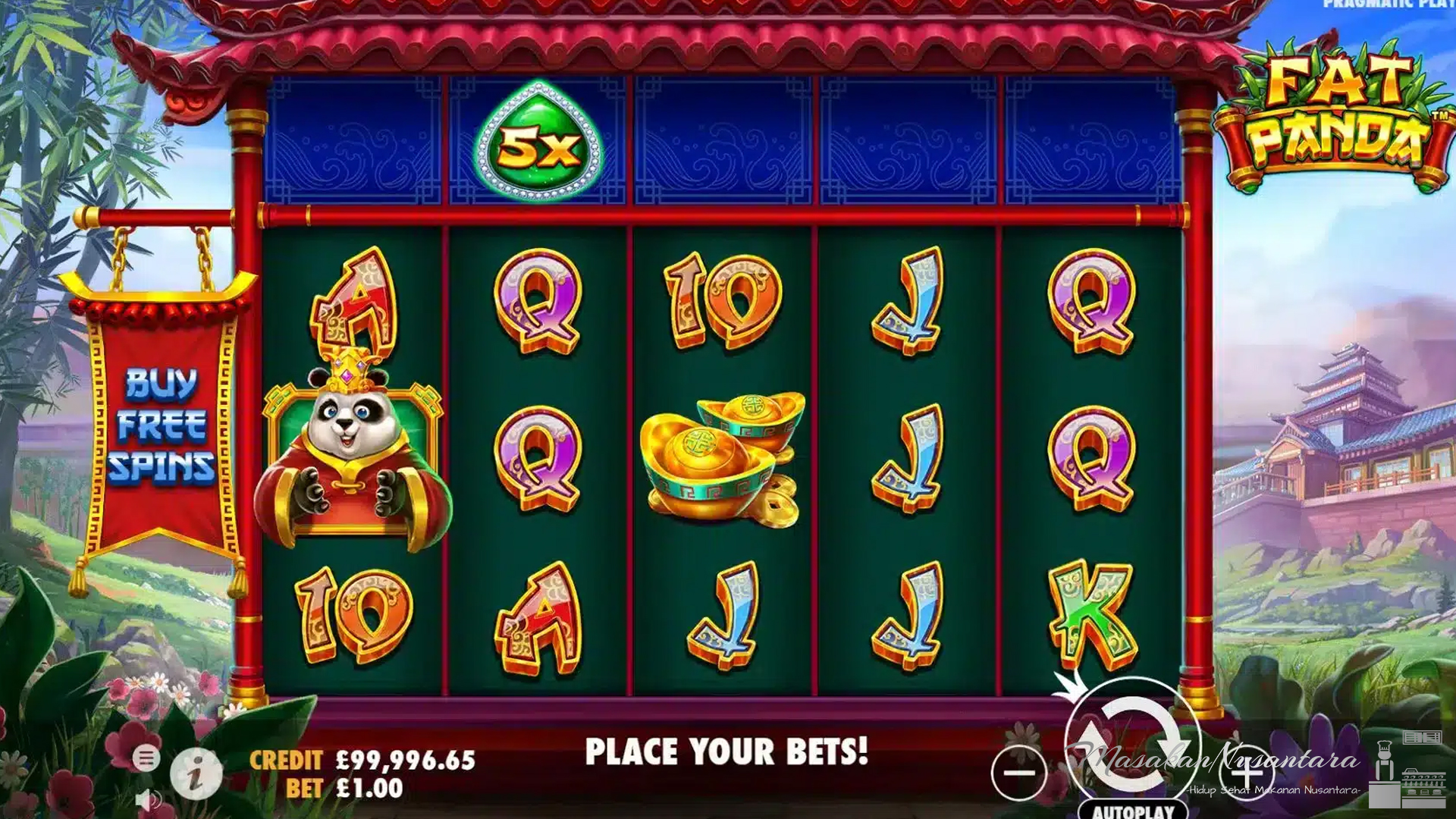Image resolution: width=1456 pixels, height=819 pixels.
Task: Show the game info paytable
Action: click(x=196, y=773)
